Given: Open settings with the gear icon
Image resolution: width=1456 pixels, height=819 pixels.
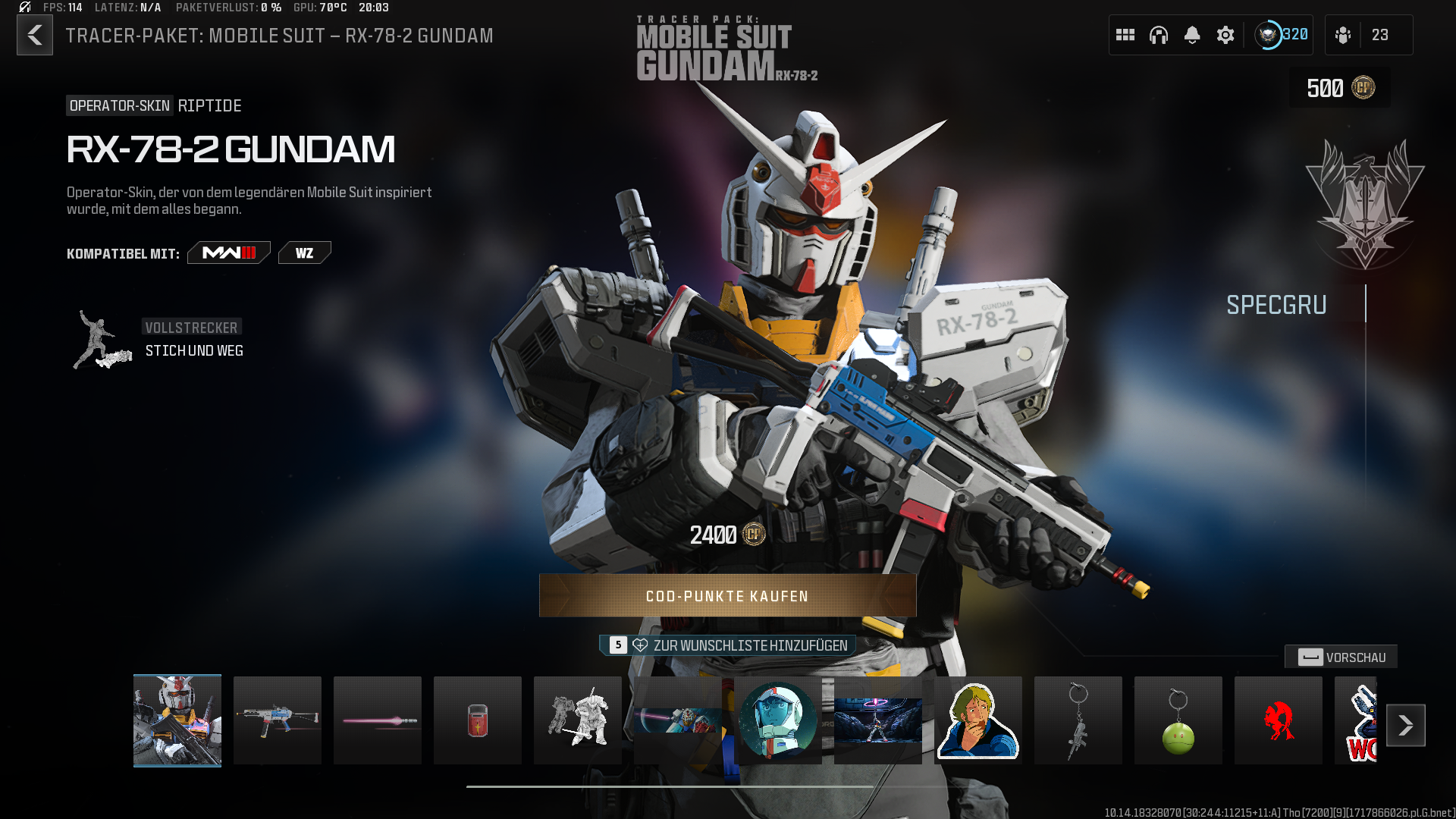Looking at the screenshot, I should click(1225, 35).
